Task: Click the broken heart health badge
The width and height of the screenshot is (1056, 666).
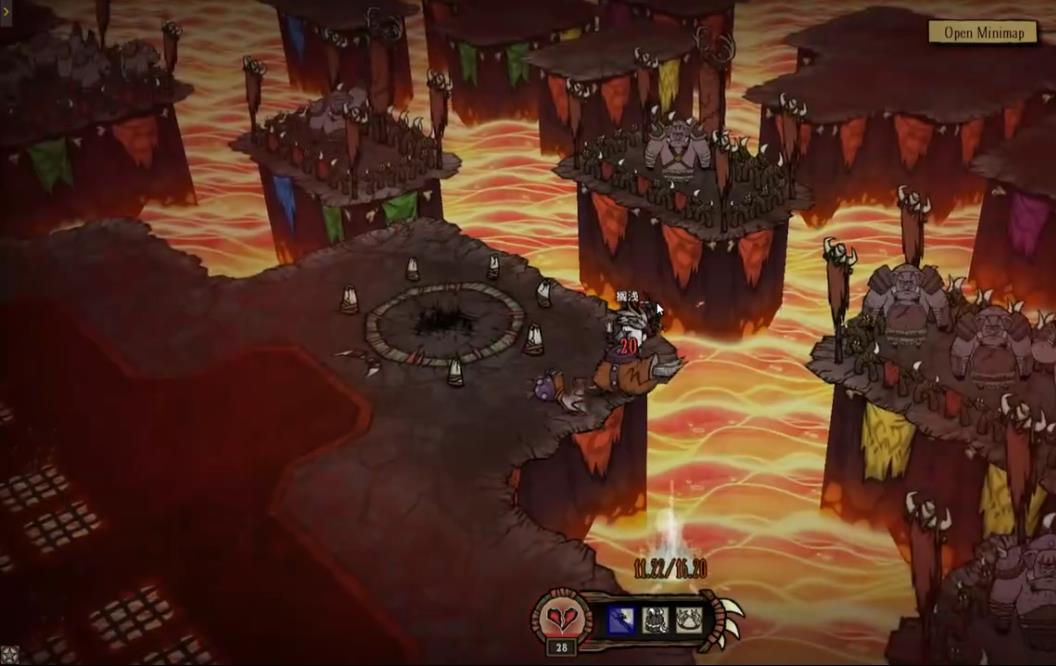Action: pyautogui.click(x=561, y=617)
